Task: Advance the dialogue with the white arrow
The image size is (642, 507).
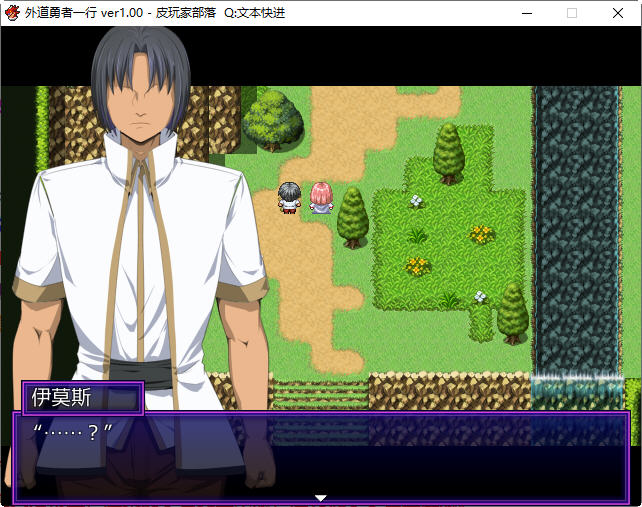Action: click(321, 497)
